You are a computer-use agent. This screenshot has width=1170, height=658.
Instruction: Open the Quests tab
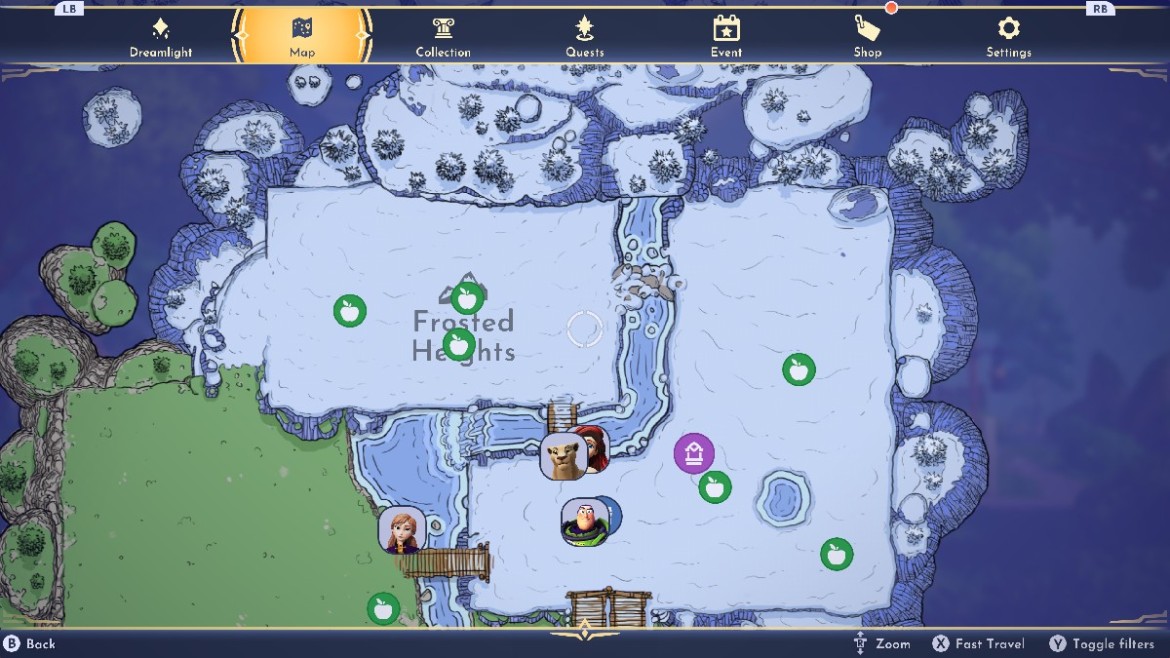pyautogui.click(x=585, y=37)
